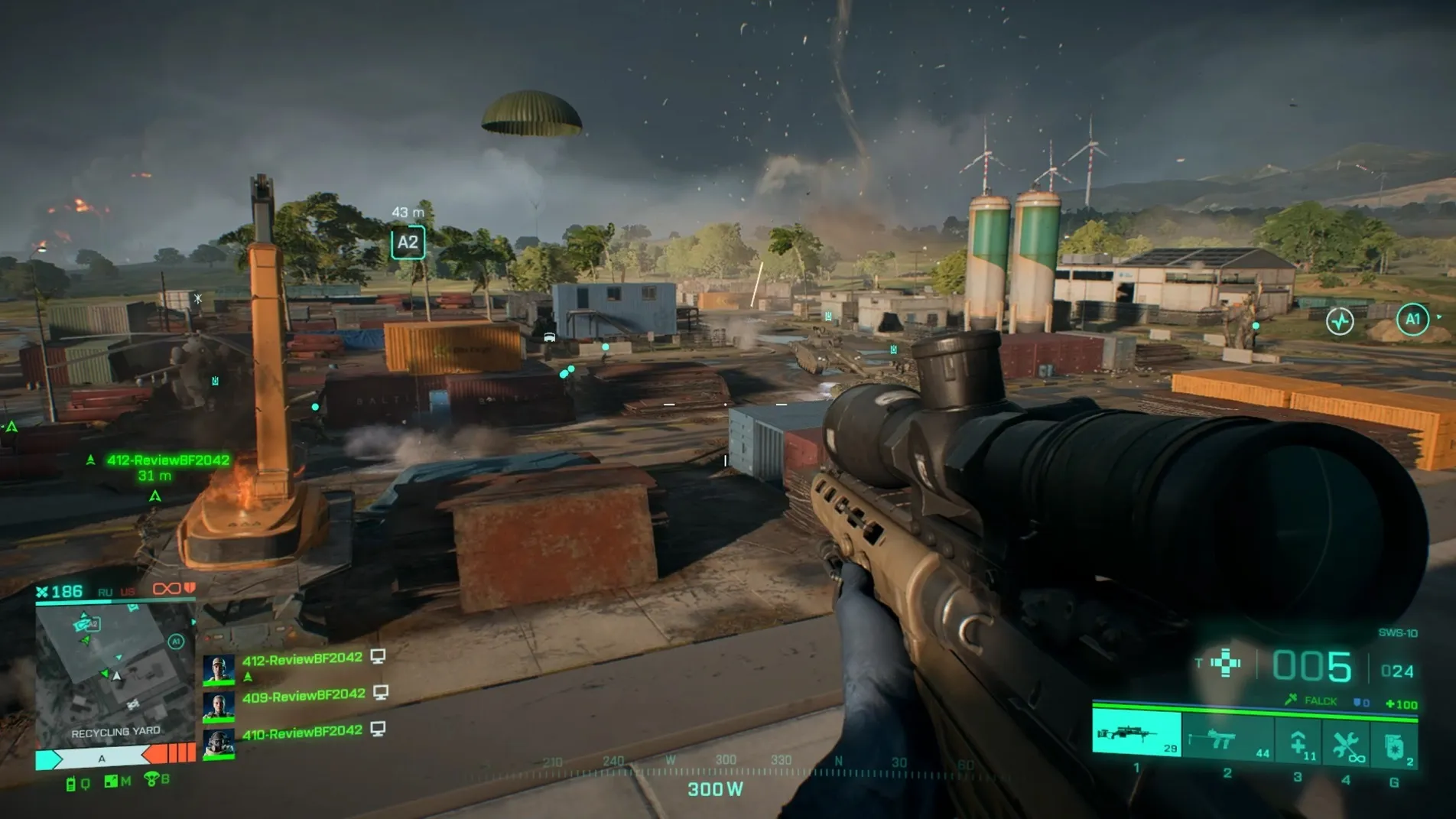Select squadmate 409-ReviewBF2042 row
The image size is (1456, 819).
click(304, 696)
